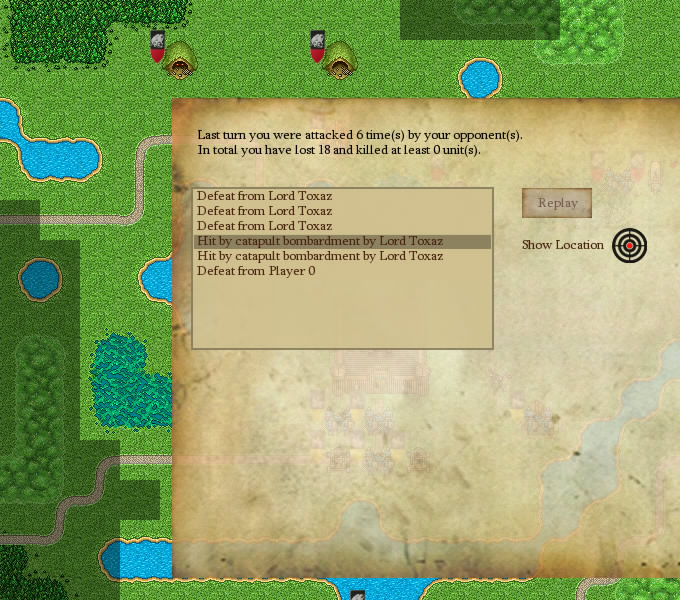Image resolution: width=680 pixels, height=600 pixels.
Task: Select the unhighlighted catapult bombardment entry
Action: 320,256
